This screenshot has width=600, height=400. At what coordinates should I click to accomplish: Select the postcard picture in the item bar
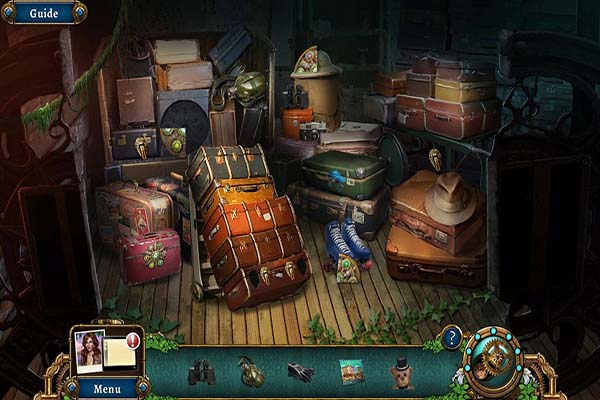351,372
